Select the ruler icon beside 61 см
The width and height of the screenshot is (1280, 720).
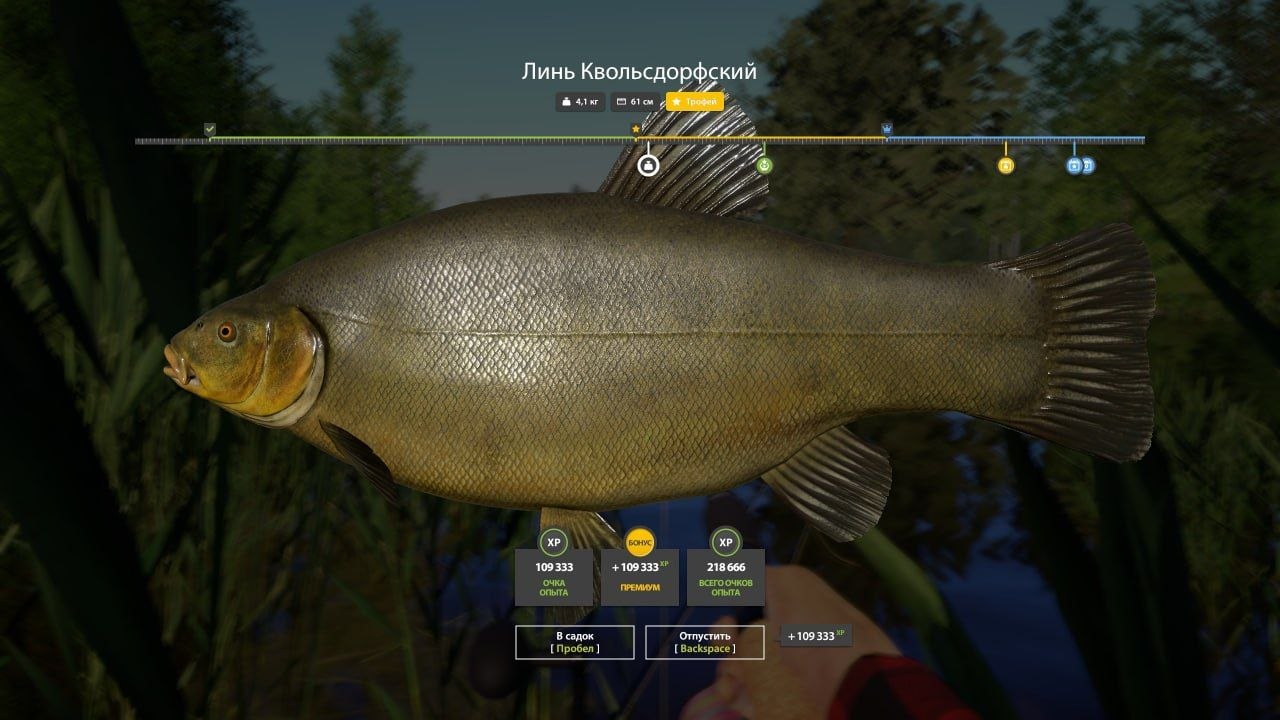click(621, 101)
